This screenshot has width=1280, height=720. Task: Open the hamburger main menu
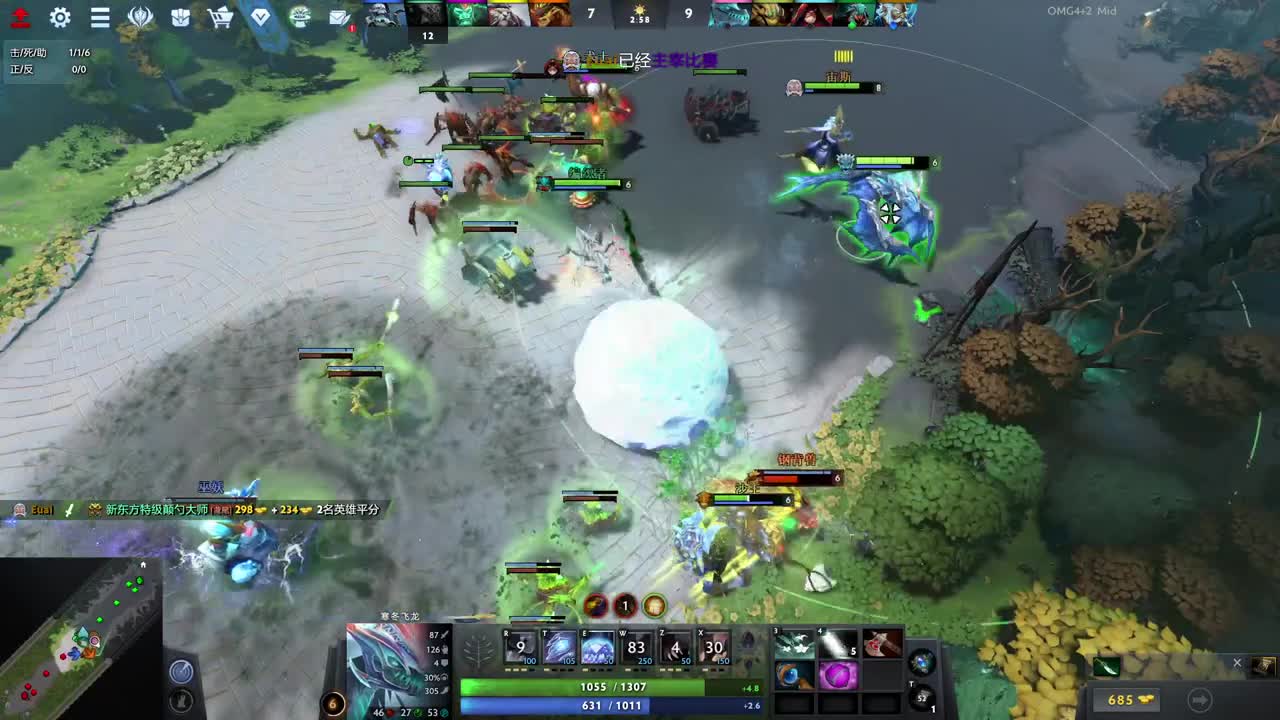point(97,17)
